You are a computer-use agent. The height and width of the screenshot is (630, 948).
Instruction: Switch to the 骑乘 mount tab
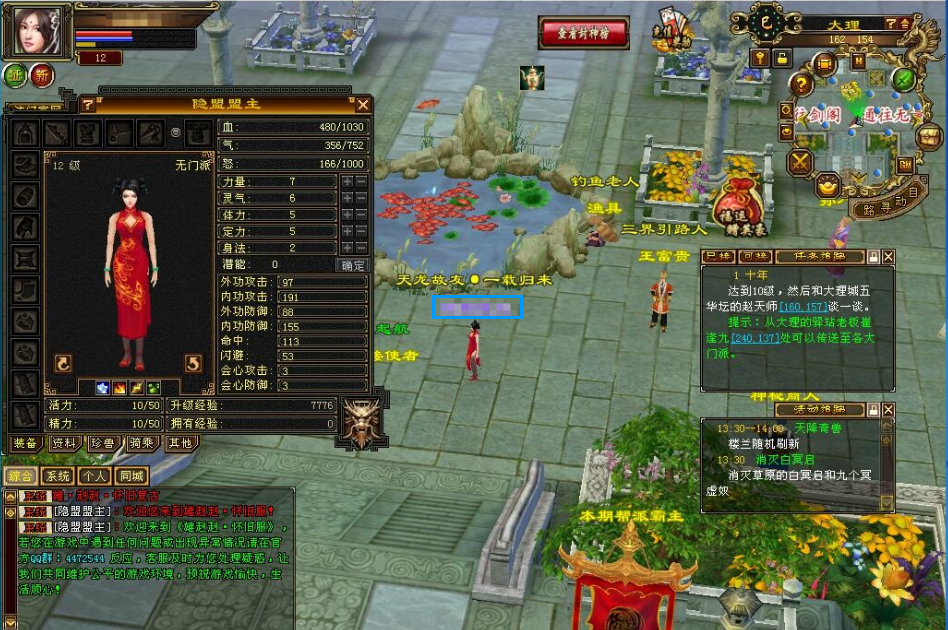tap(142, 443)
